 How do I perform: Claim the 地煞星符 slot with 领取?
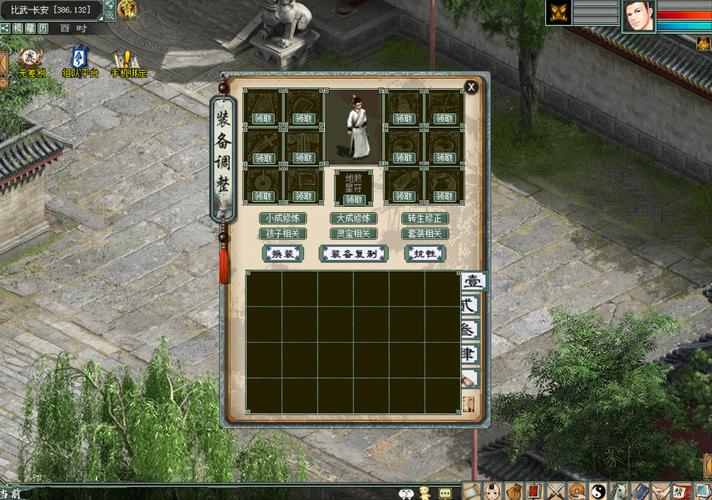pos(353,200)
